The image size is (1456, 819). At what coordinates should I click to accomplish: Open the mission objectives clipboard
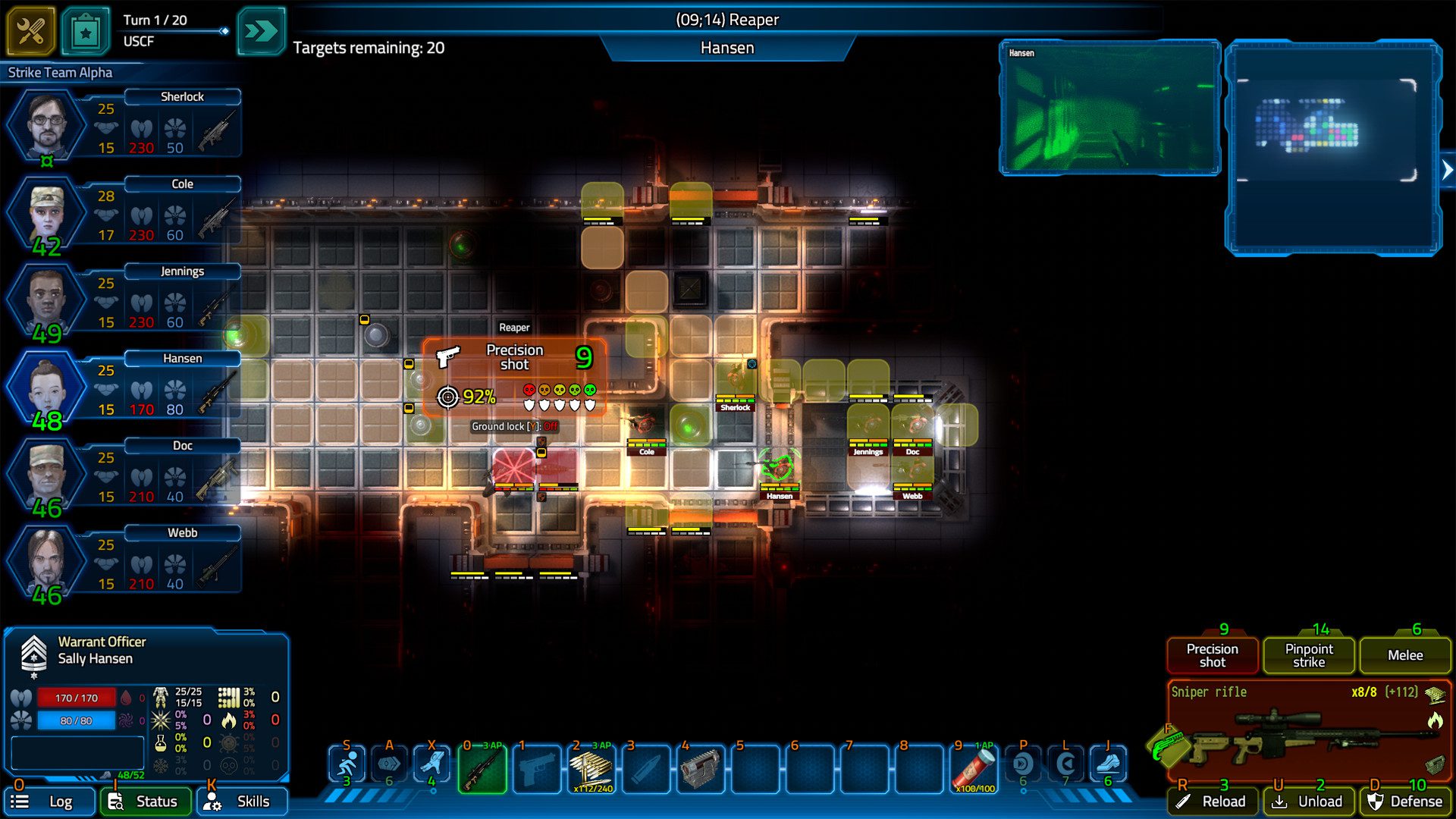coord(86,31)
